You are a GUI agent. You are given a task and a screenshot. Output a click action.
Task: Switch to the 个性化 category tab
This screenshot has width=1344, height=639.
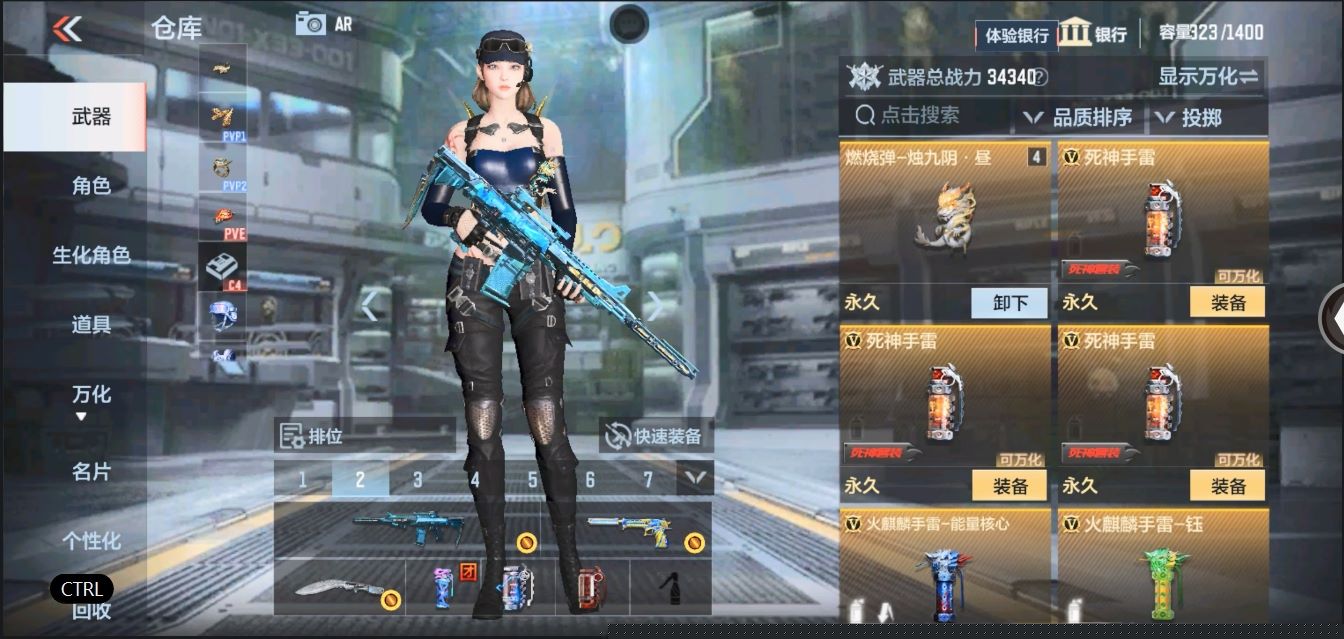tap(91, 541)
